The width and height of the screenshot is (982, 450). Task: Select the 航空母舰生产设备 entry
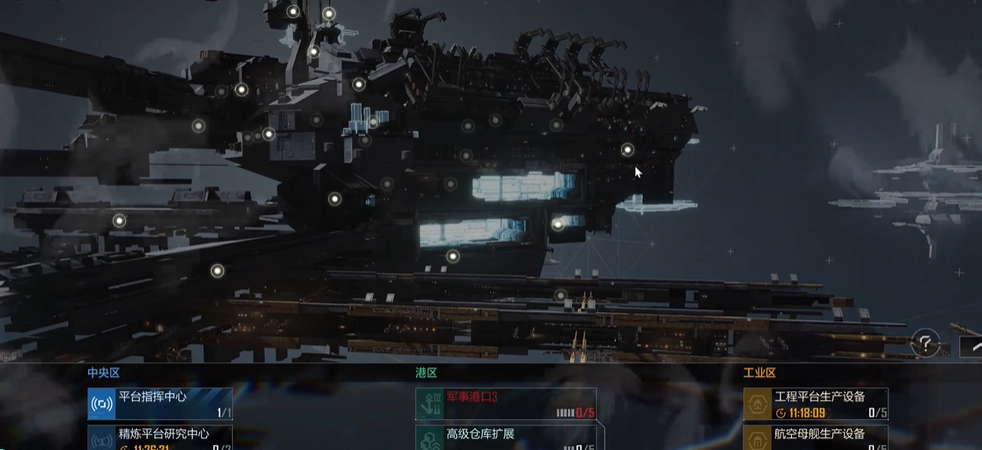(x=815, y=437)
